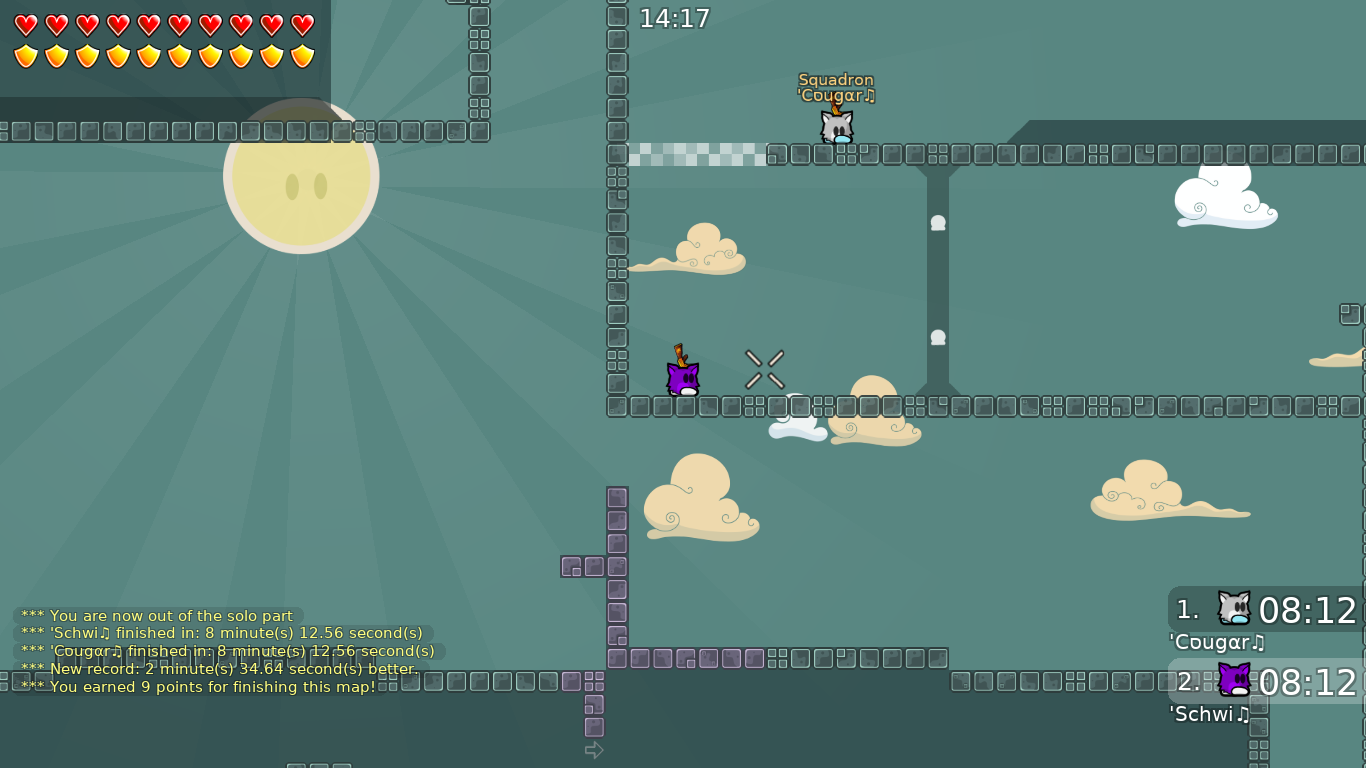Click the Squadron 'Cougar' name tag
Screen dimensions: 1366x768
point(835,88)
